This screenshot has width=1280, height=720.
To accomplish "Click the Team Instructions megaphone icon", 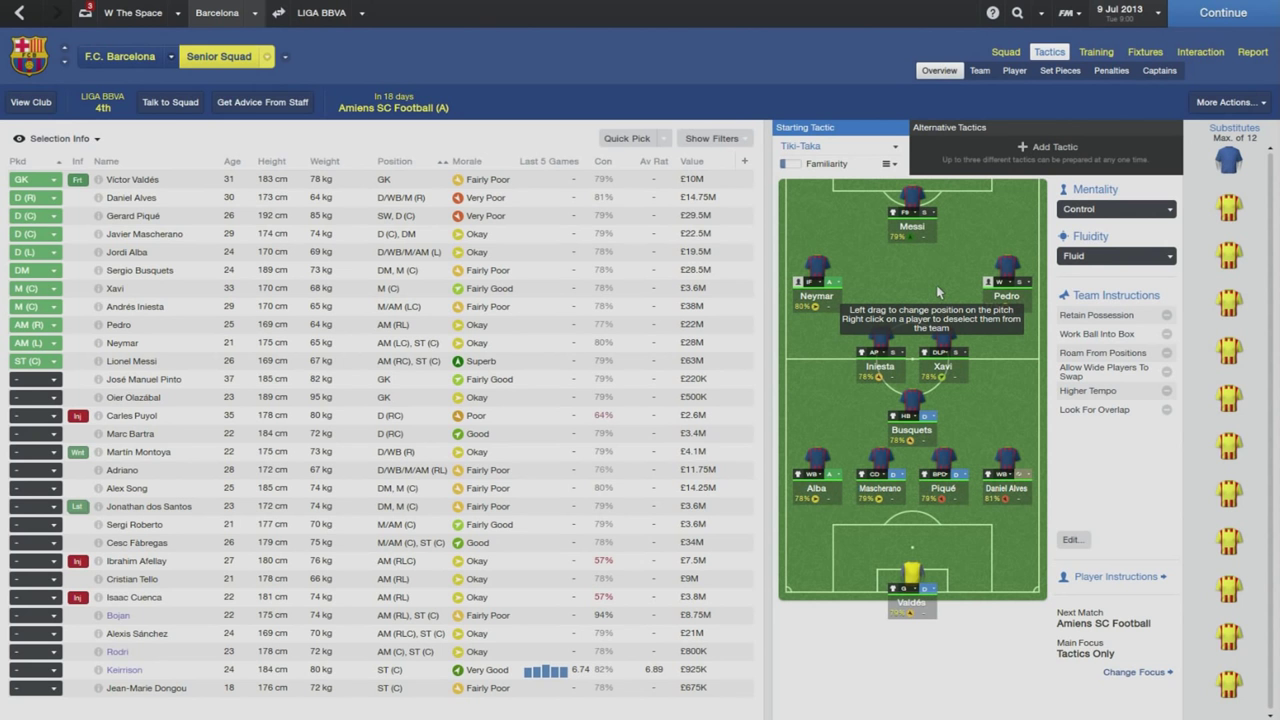I will [x=1063, y=295].
